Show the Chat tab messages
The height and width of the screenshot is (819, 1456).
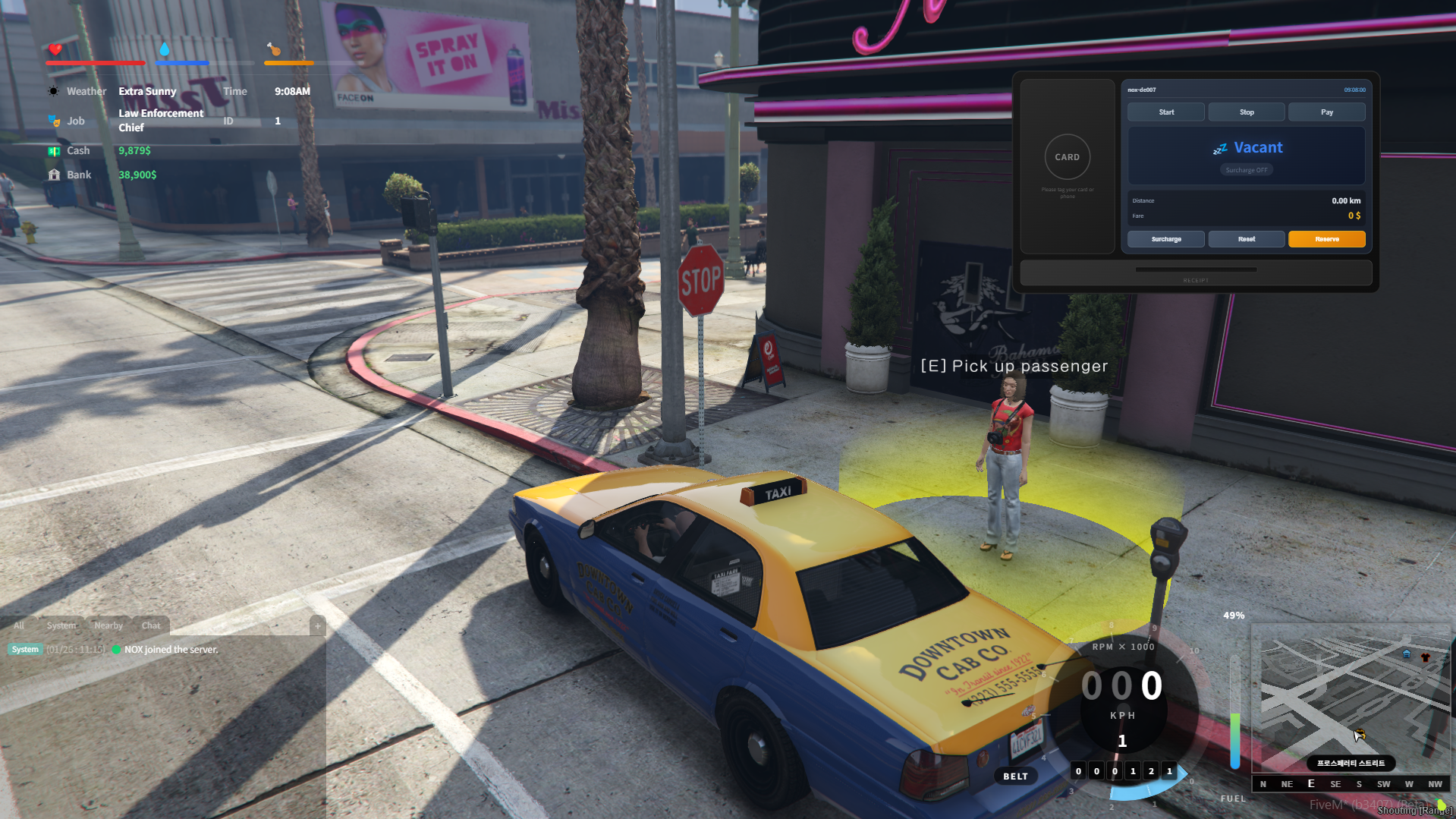click(x=151, y=625)
